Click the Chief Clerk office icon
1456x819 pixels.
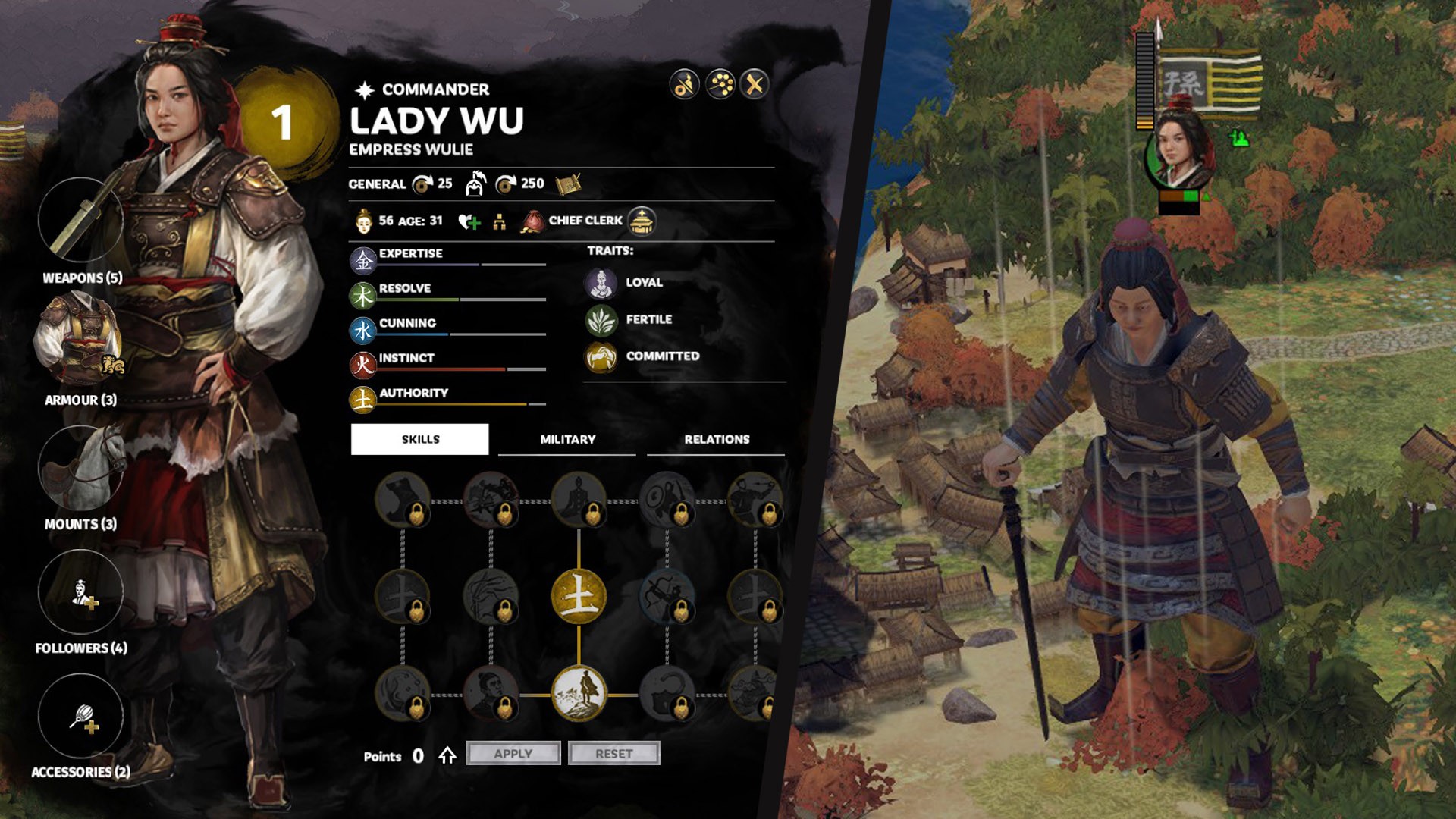coord(642,221)
